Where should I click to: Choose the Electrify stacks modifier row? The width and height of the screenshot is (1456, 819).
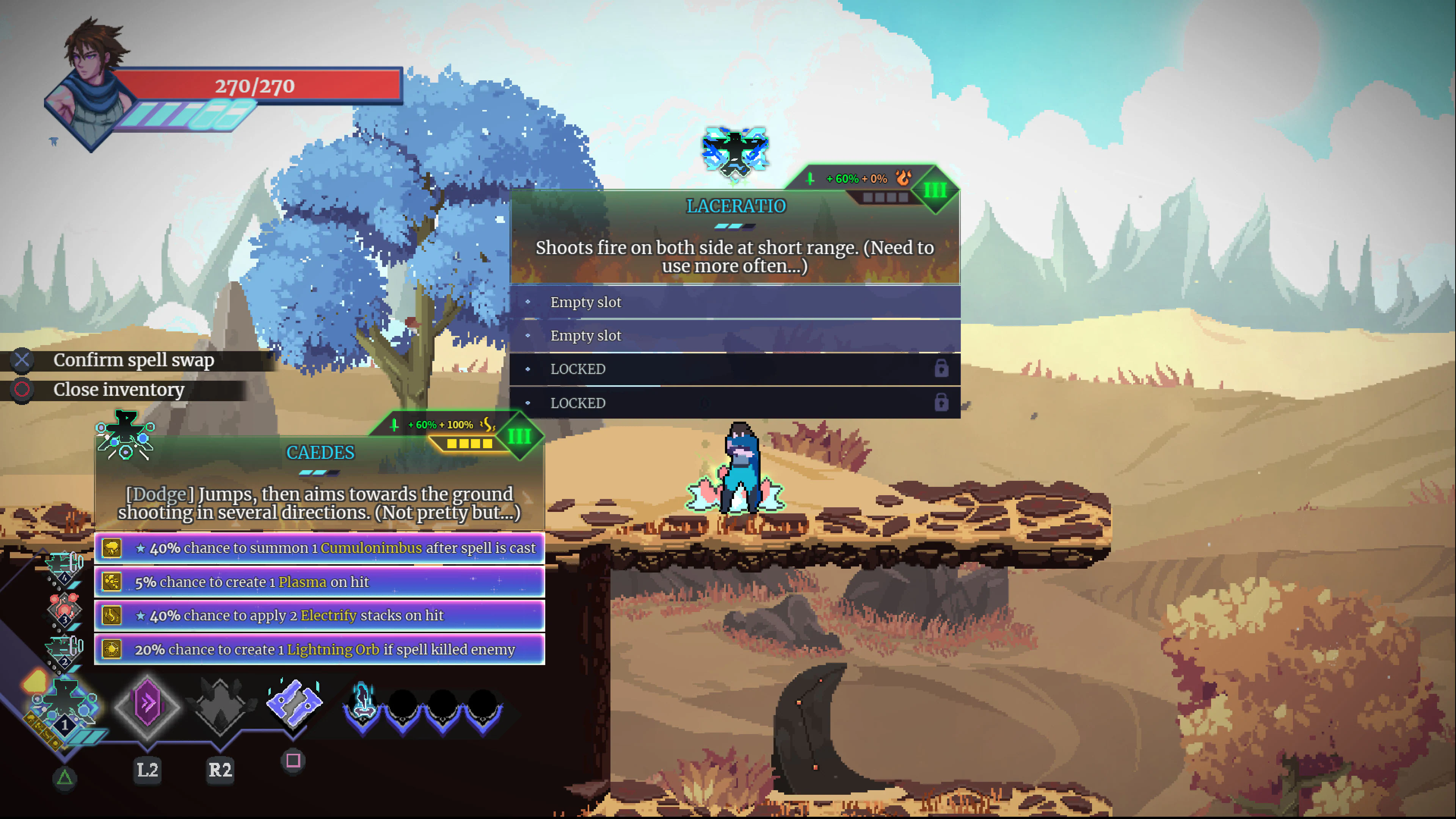pyautogui.click(x=319, y=615)
